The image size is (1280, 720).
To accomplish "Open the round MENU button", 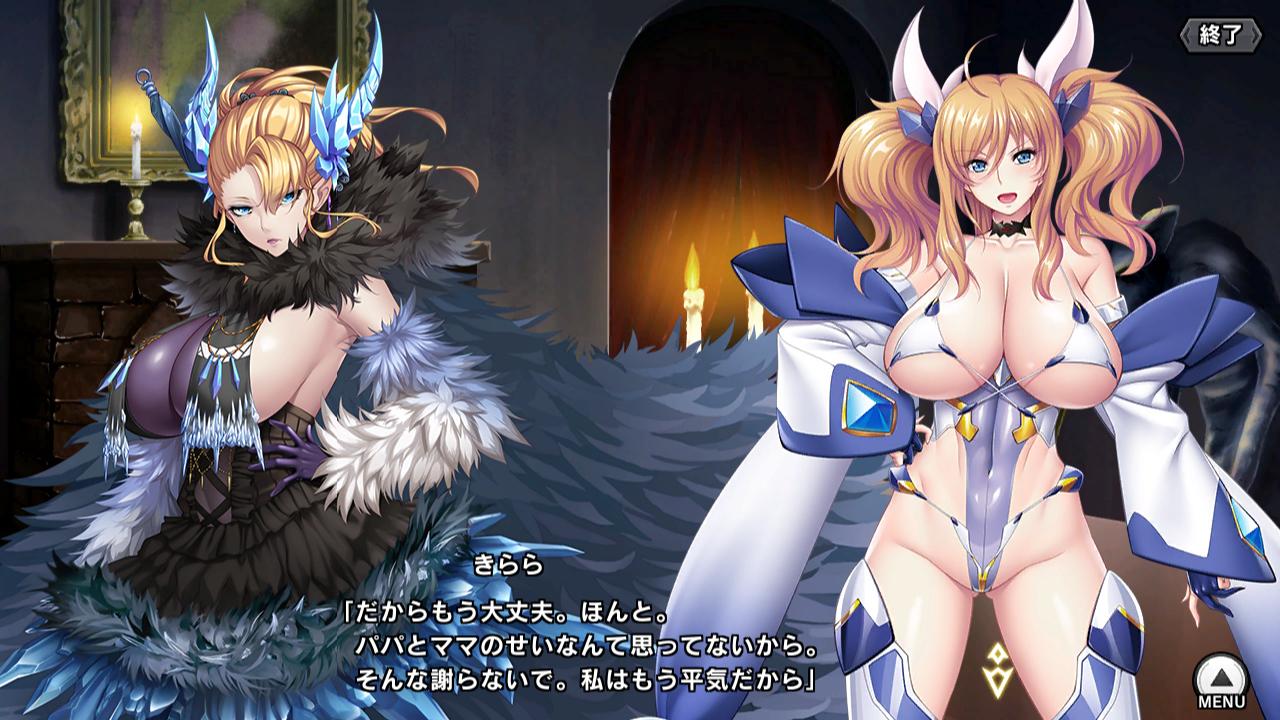I will [1221, 680].
